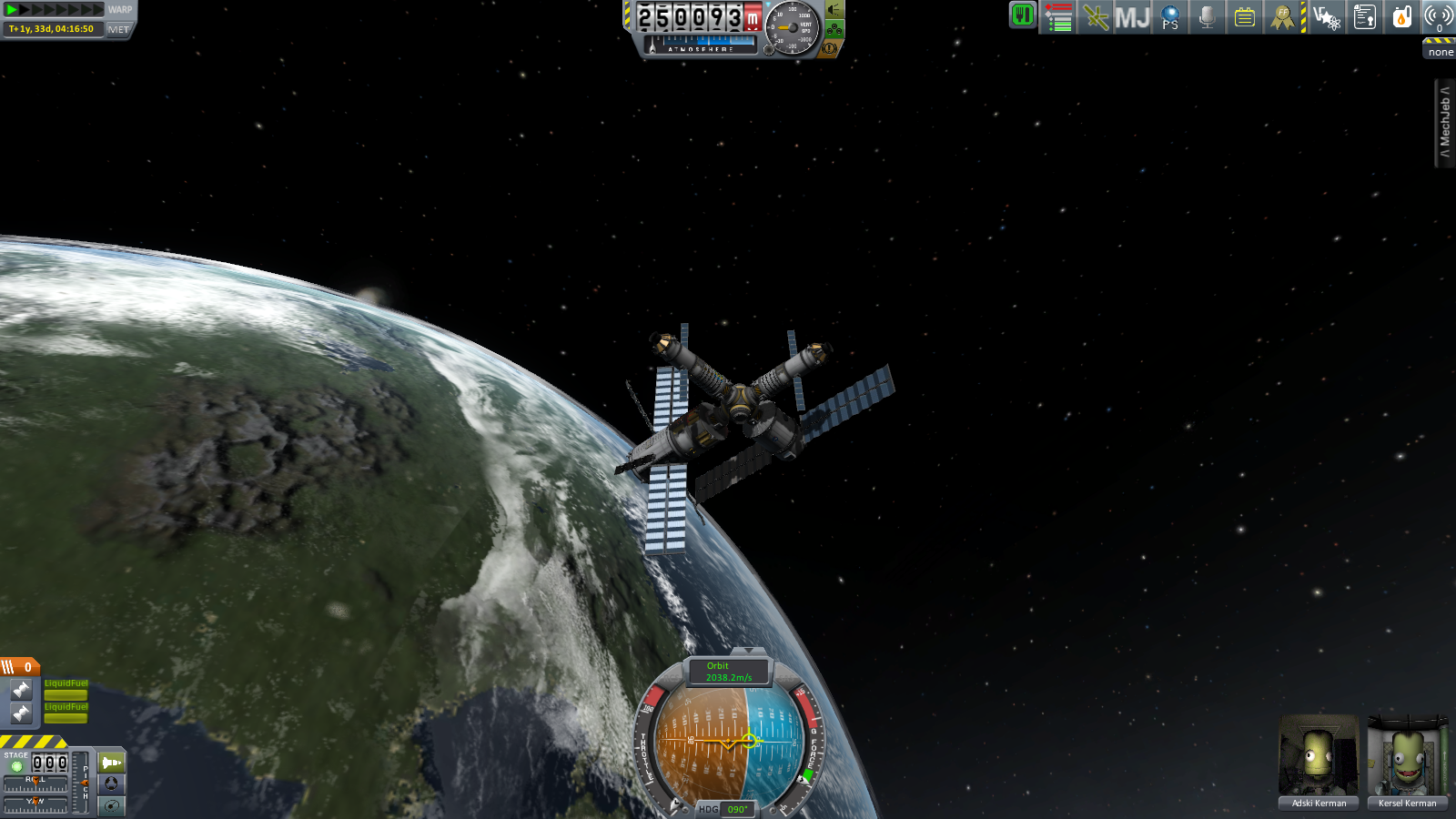Open the satellite icon toolbar button
The image size is (1456, 819).
(1096, 17)
